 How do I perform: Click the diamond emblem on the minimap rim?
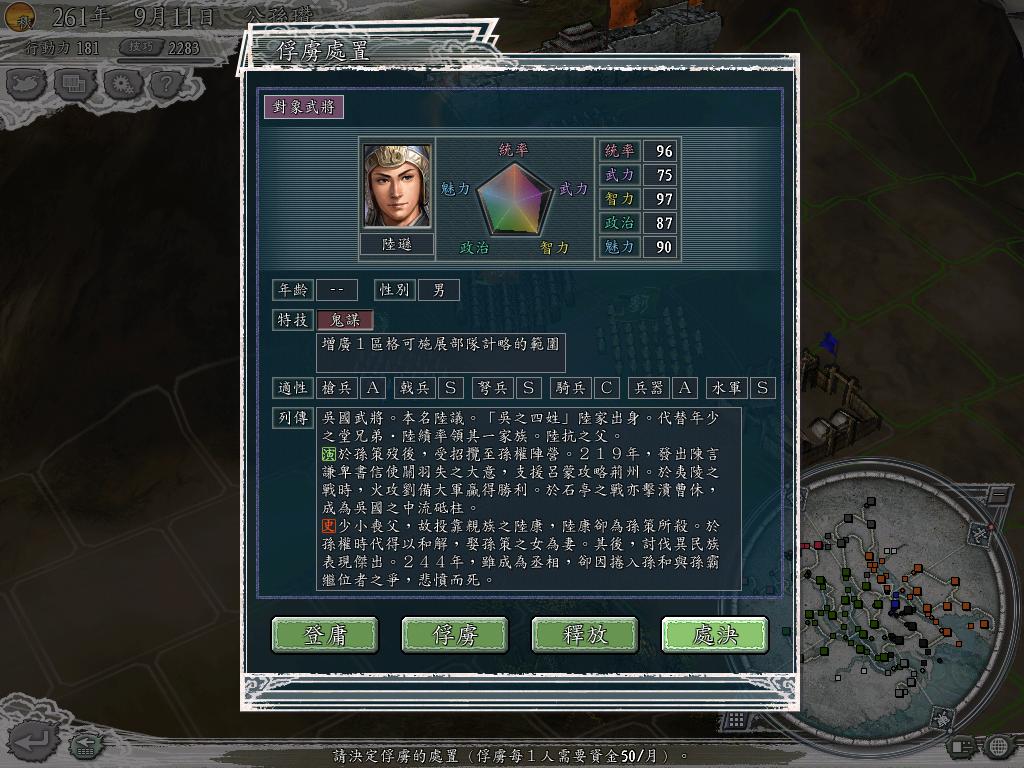click(941, 719)
